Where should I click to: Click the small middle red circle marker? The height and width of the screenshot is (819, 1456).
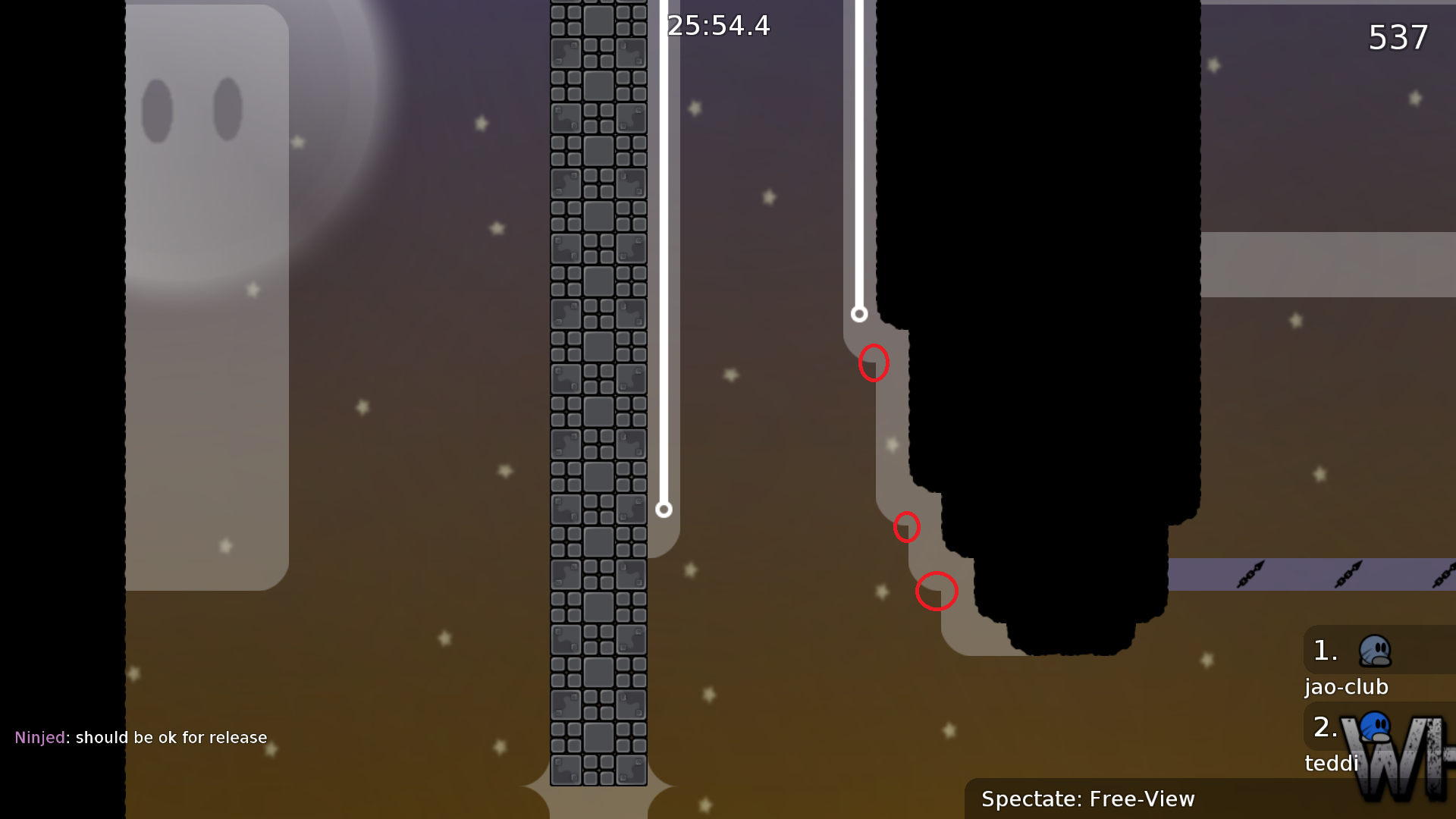tap(907, 529)
